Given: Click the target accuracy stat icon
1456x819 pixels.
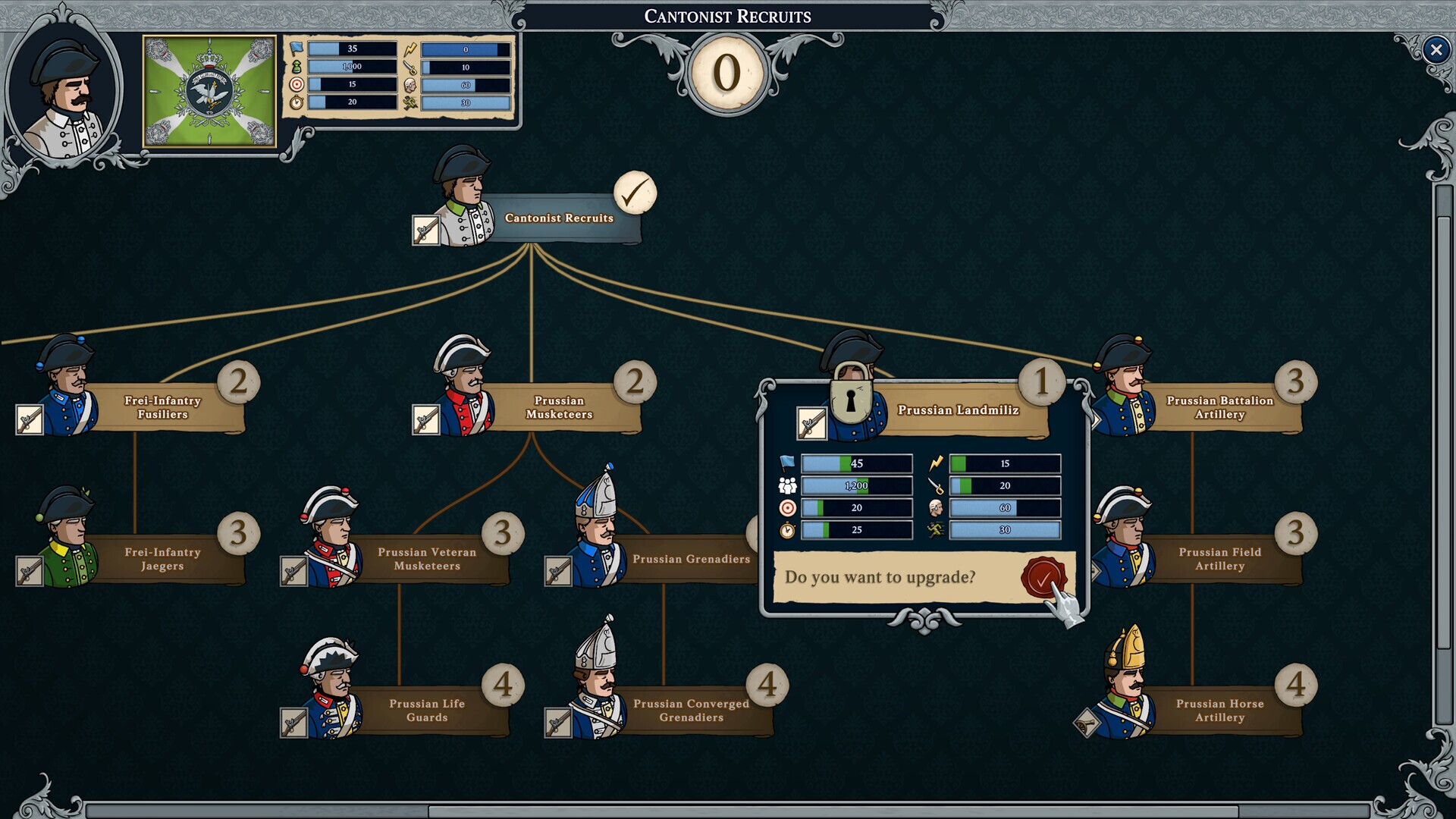Looking at the screenshot, I should tap(789, 508).
